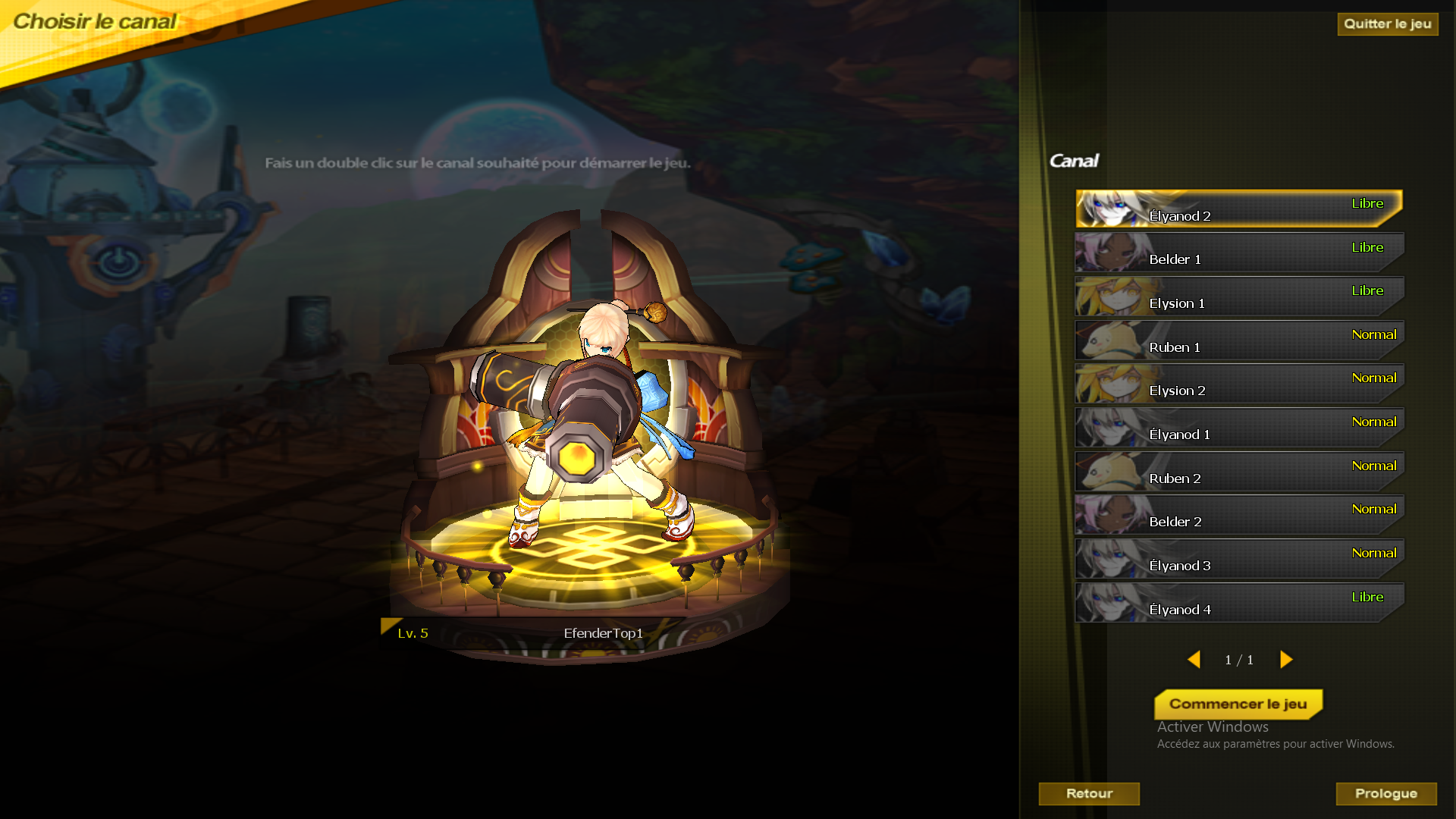Go back with the Retour button
Image resolution: width=1456 pixels, height=819 pixels.
pyautogui.click(x=1089, y=794)
